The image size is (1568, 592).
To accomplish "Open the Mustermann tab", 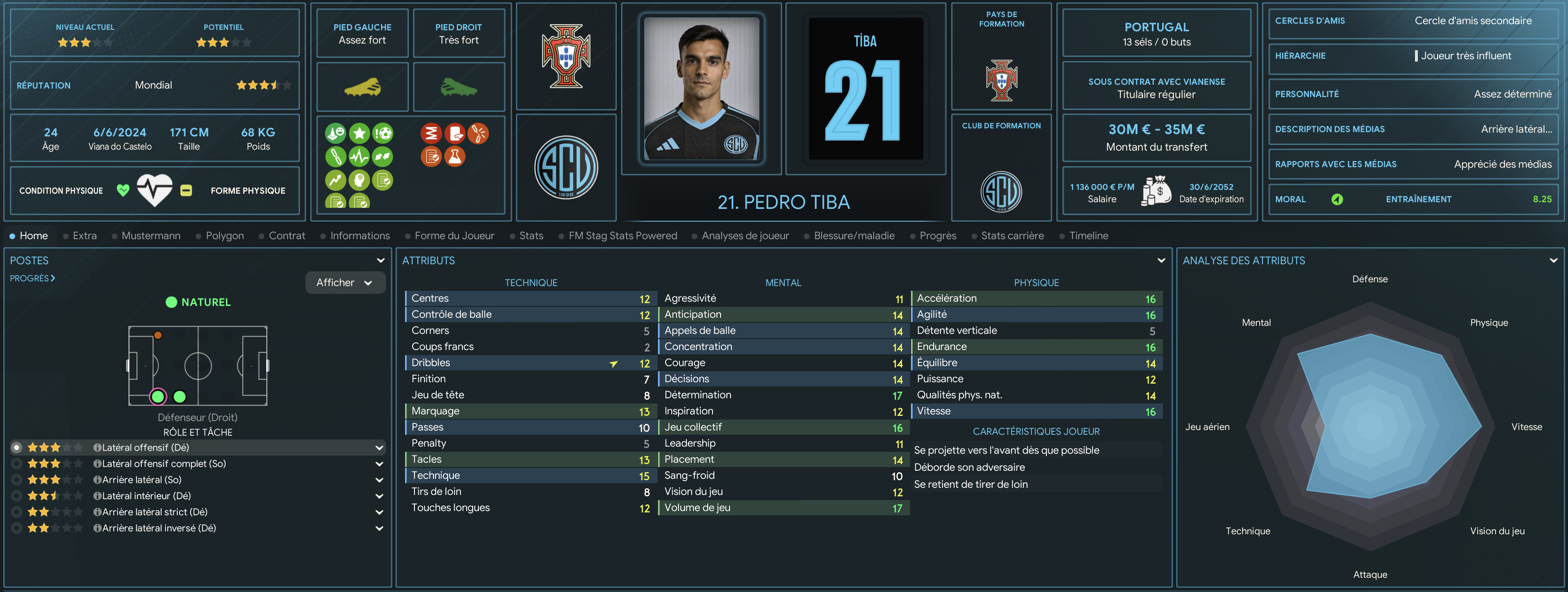I will (x=150, y=235).
